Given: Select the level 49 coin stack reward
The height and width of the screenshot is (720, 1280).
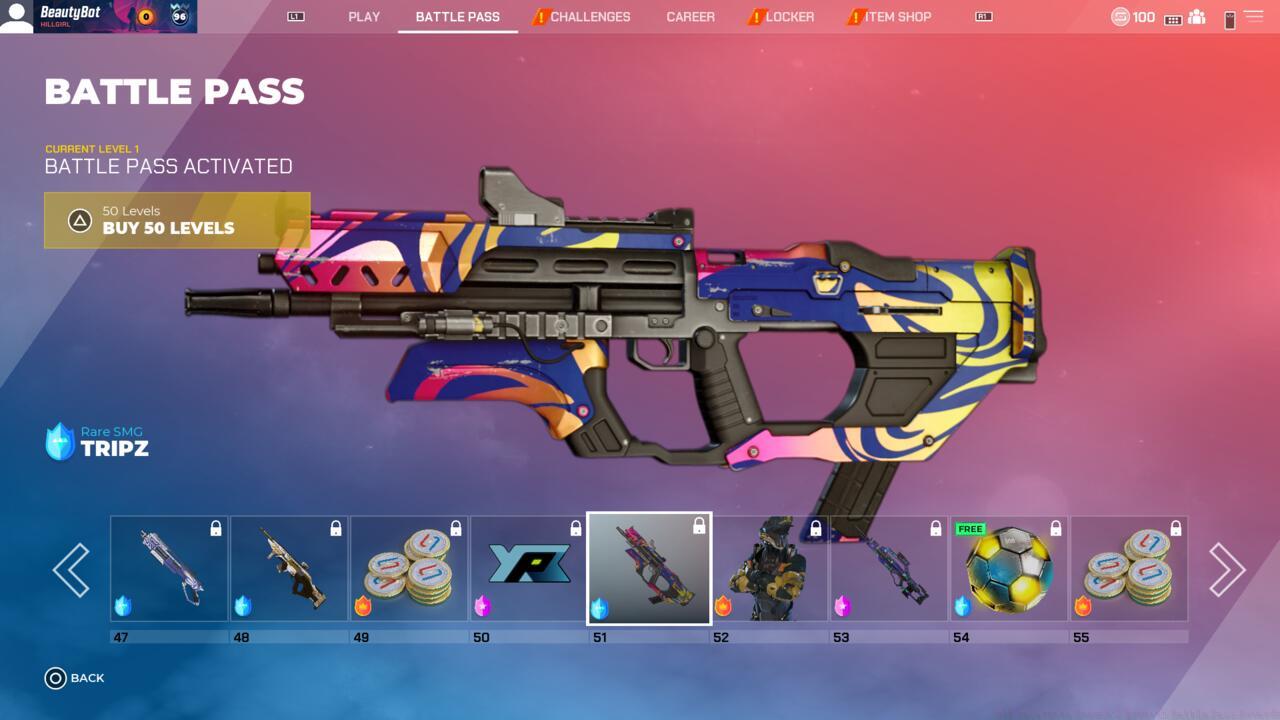Looking at the screenshot, I should coord(409,569).
